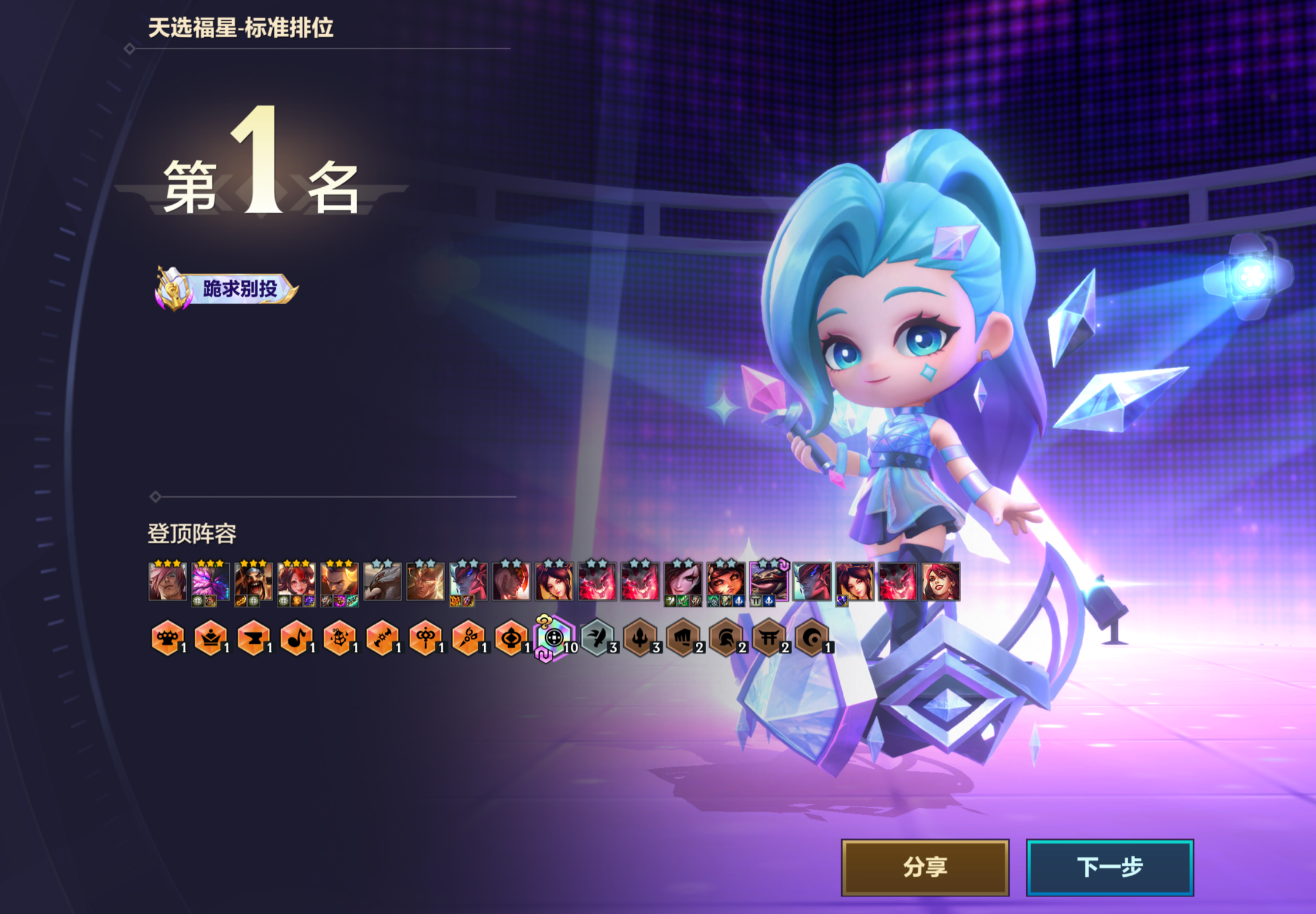Continue with the 下一步 button
The height and width of the screenshot is (914, 1316).
1109,867
